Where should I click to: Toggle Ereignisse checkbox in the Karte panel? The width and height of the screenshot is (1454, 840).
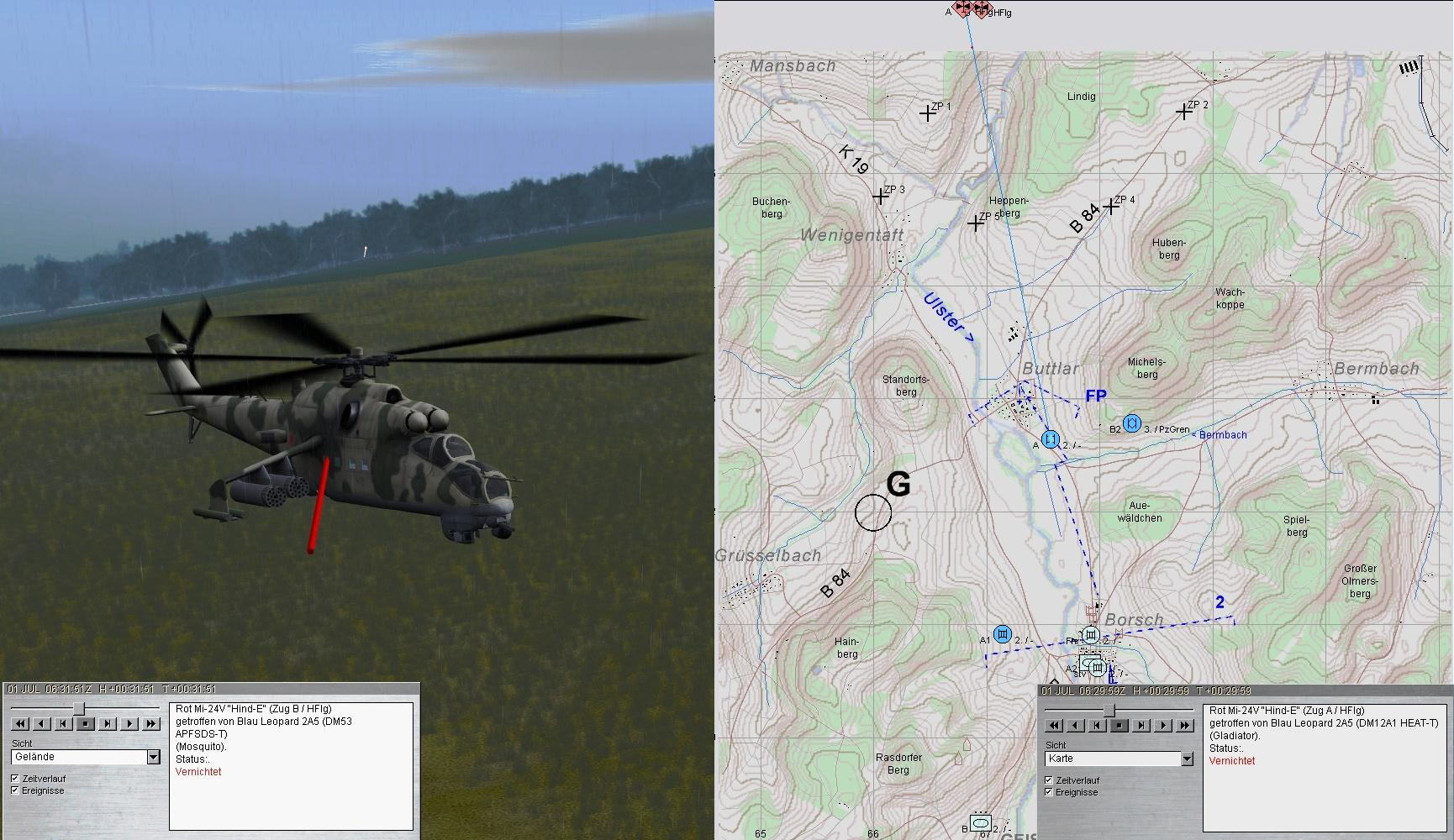(x=1049, y=792)
